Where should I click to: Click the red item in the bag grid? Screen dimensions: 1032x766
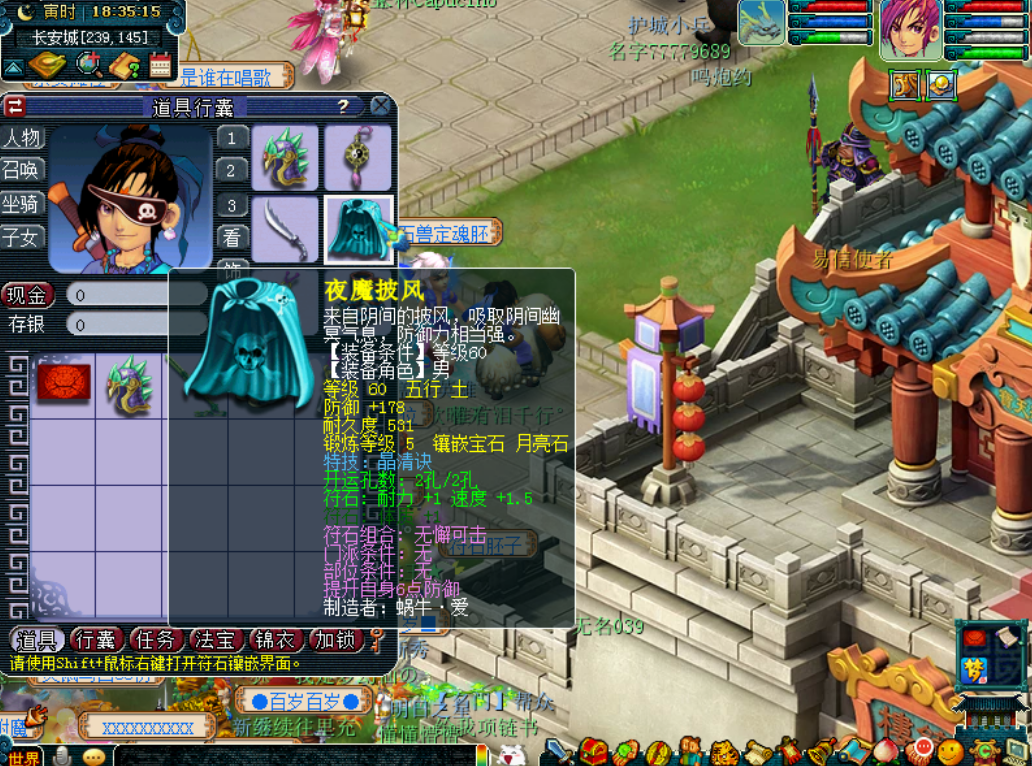pos(64,384)
